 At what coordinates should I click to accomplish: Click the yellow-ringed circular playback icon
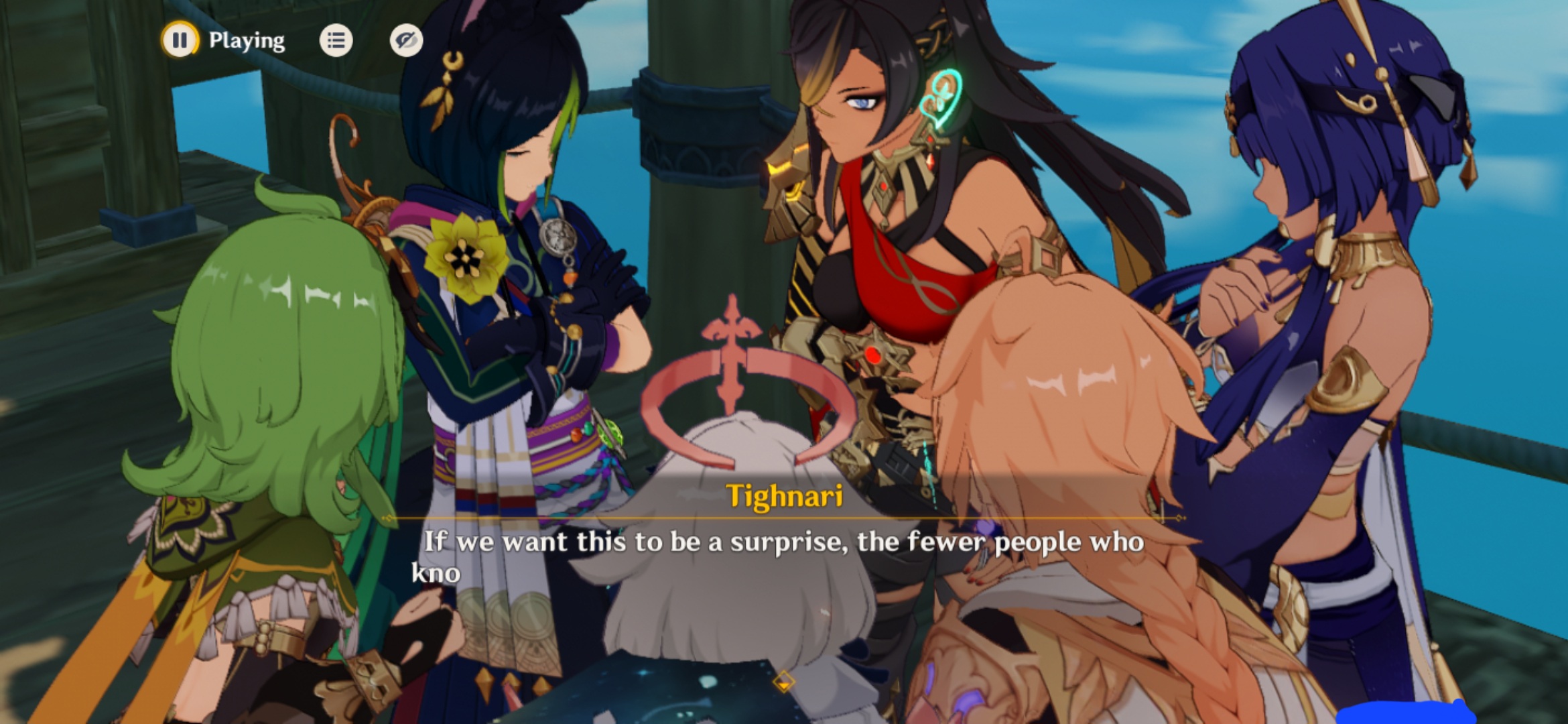179,41
